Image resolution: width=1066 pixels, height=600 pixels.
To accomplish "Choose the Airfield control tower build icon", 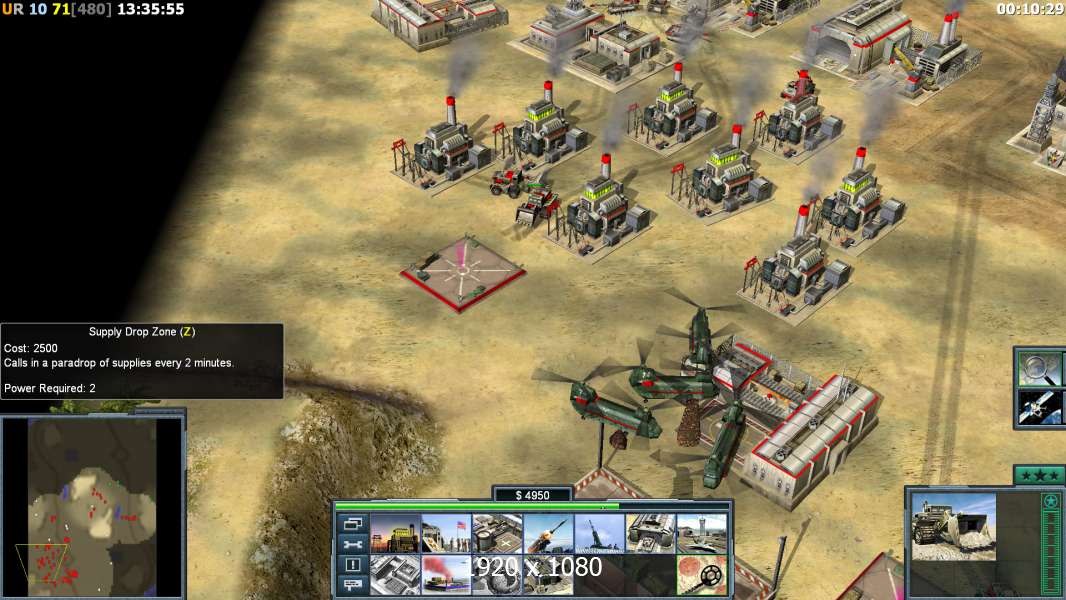I will 700,534.
